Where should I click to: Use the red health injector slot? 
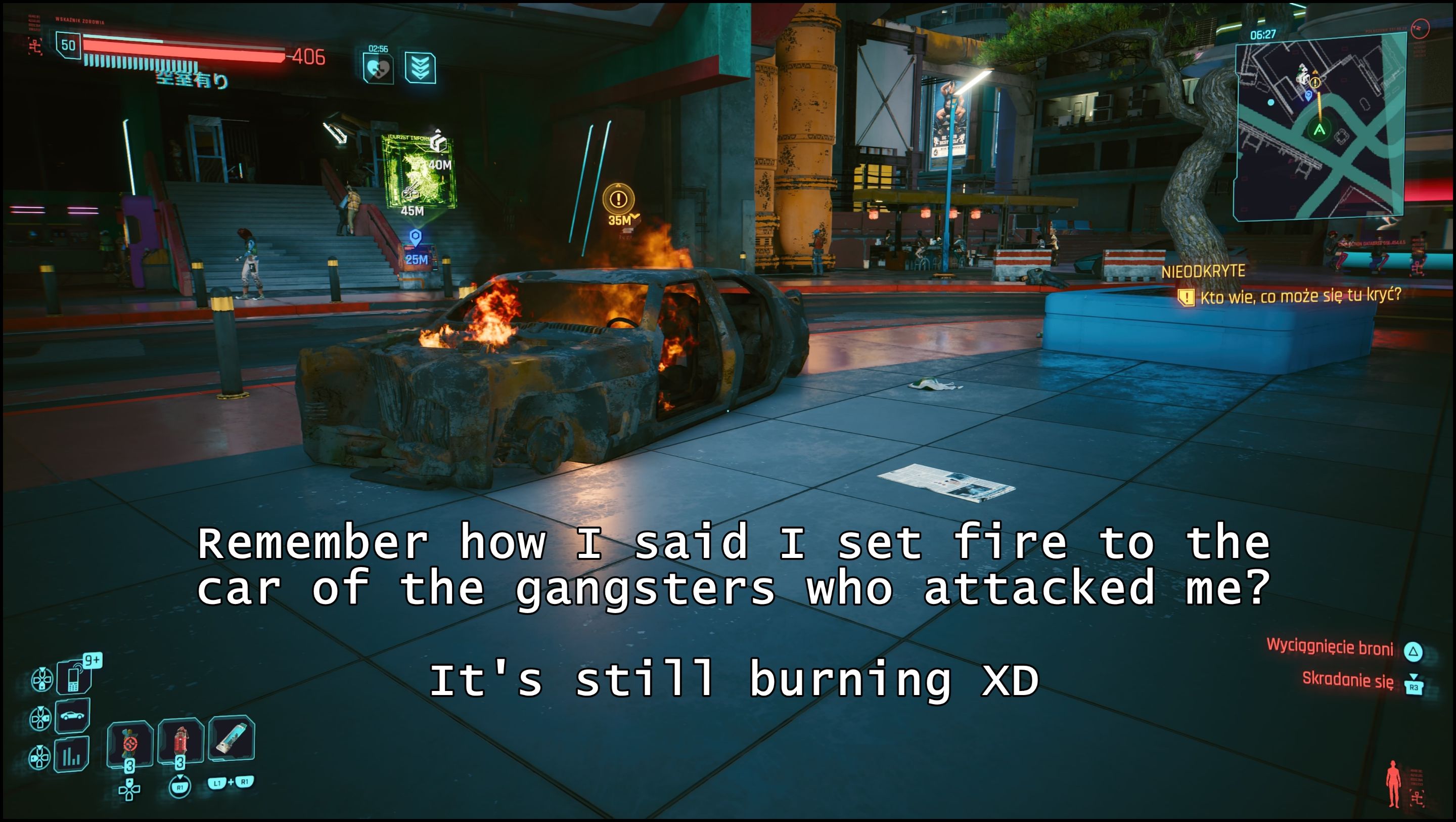pos(180,741)
